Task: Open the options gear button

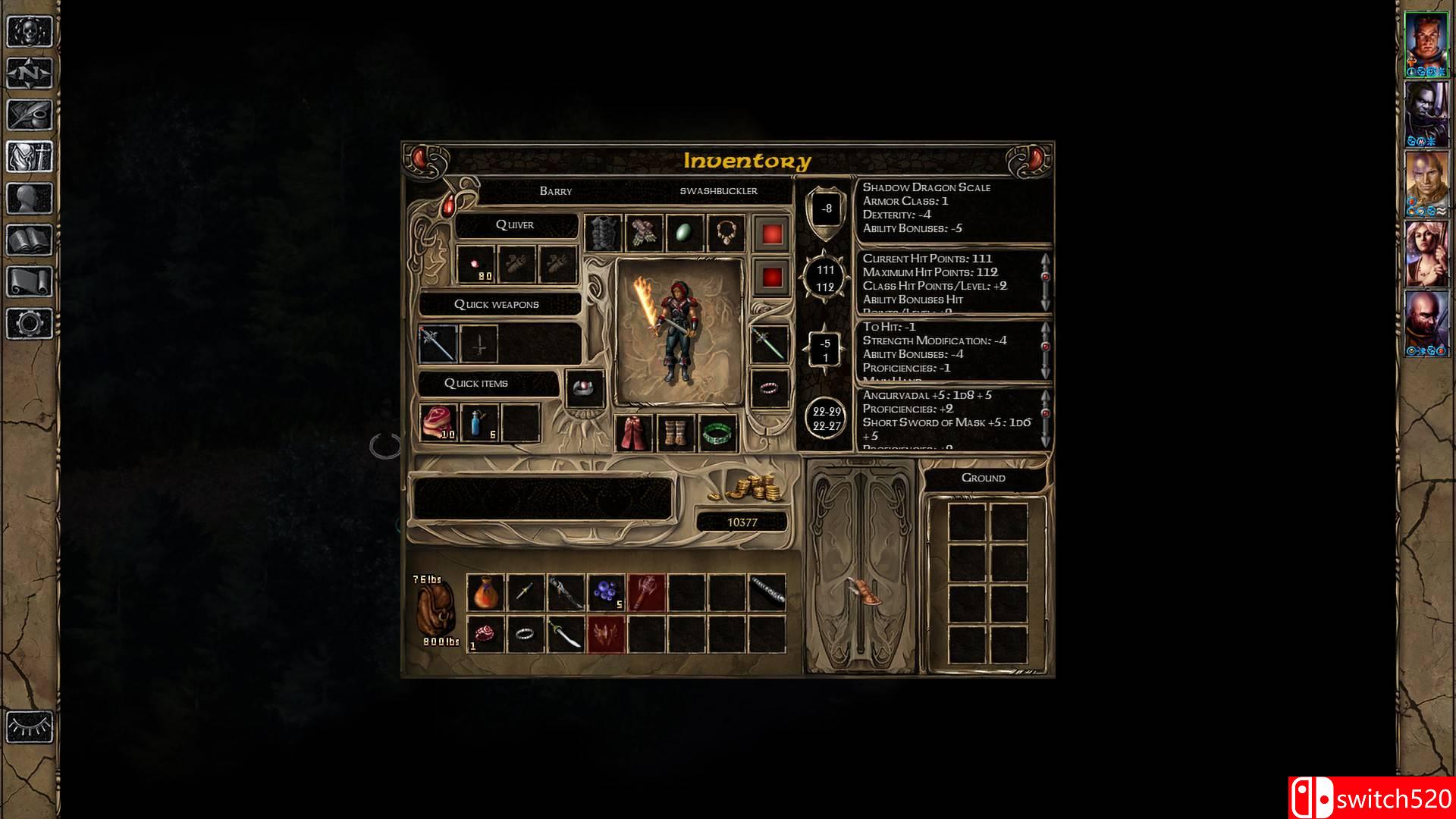Action: 30,324
